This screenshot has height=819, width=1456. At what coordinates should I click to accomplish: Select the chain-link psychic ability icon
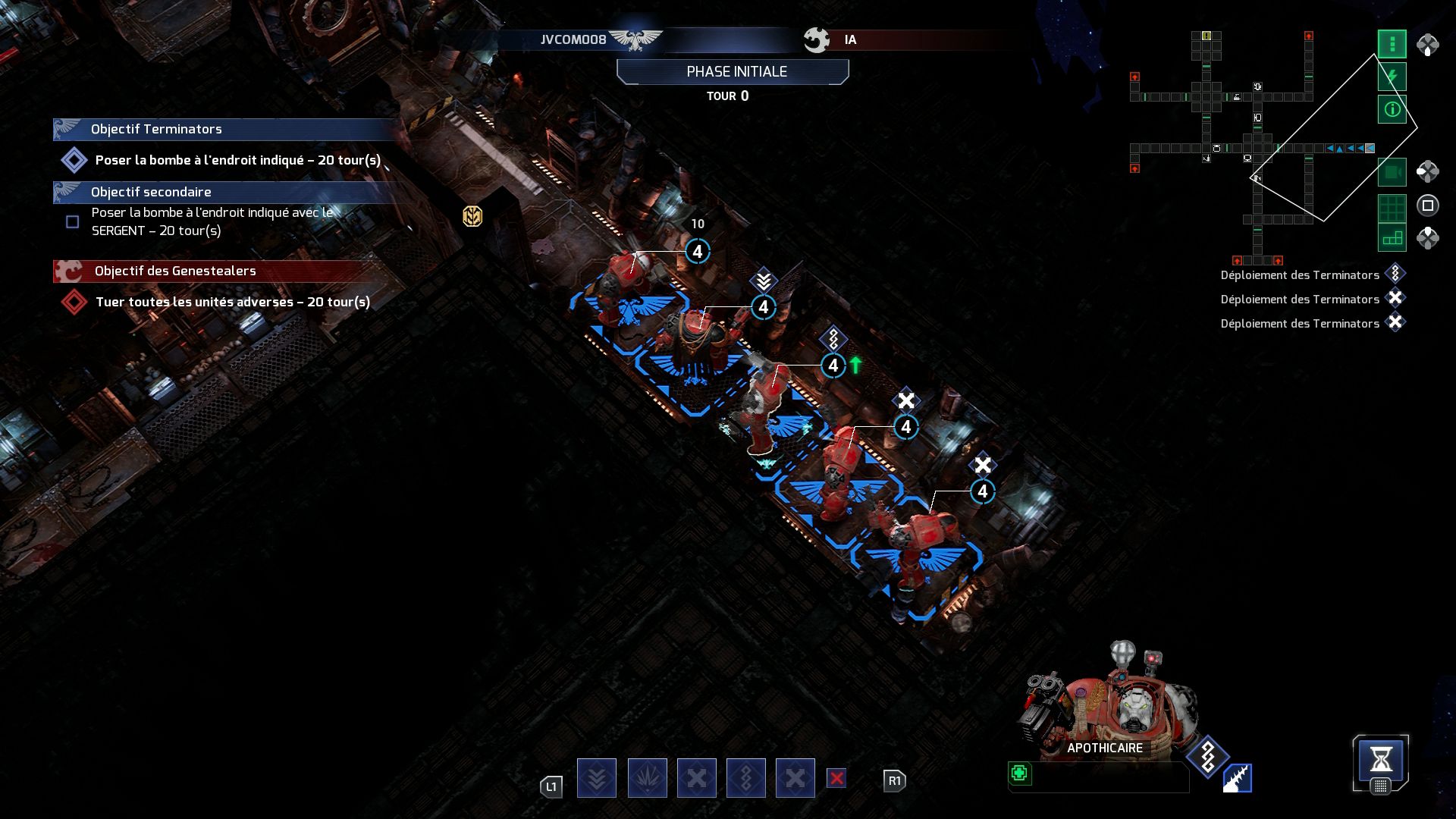[746, 777]
